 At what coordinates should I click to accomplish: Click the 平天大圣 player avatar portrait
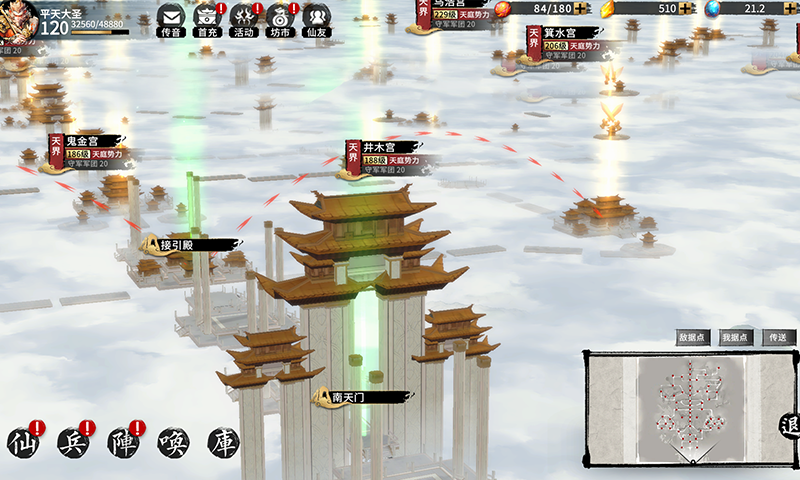point(20,20)
